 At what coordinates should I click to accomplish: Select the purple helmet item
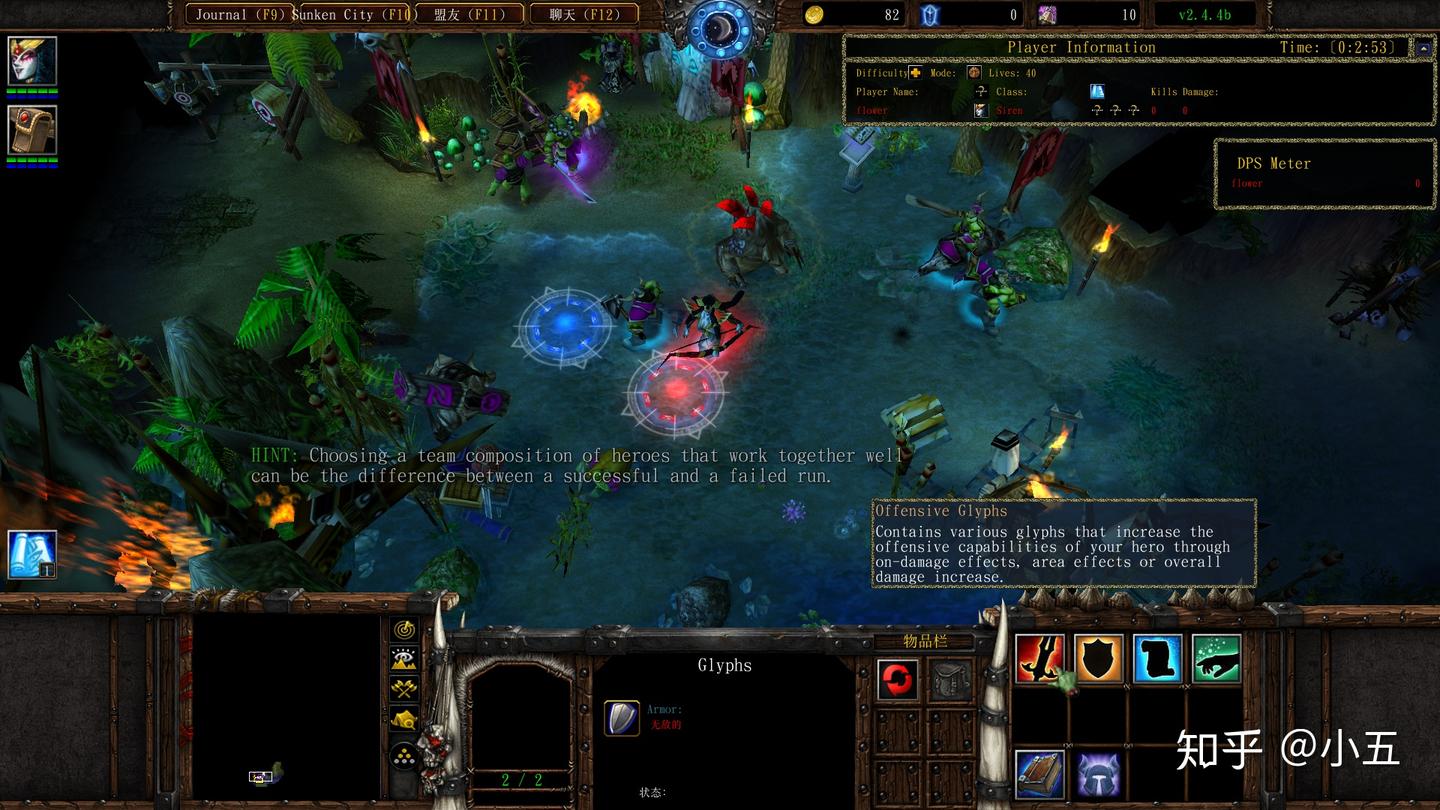(1099, 774)
